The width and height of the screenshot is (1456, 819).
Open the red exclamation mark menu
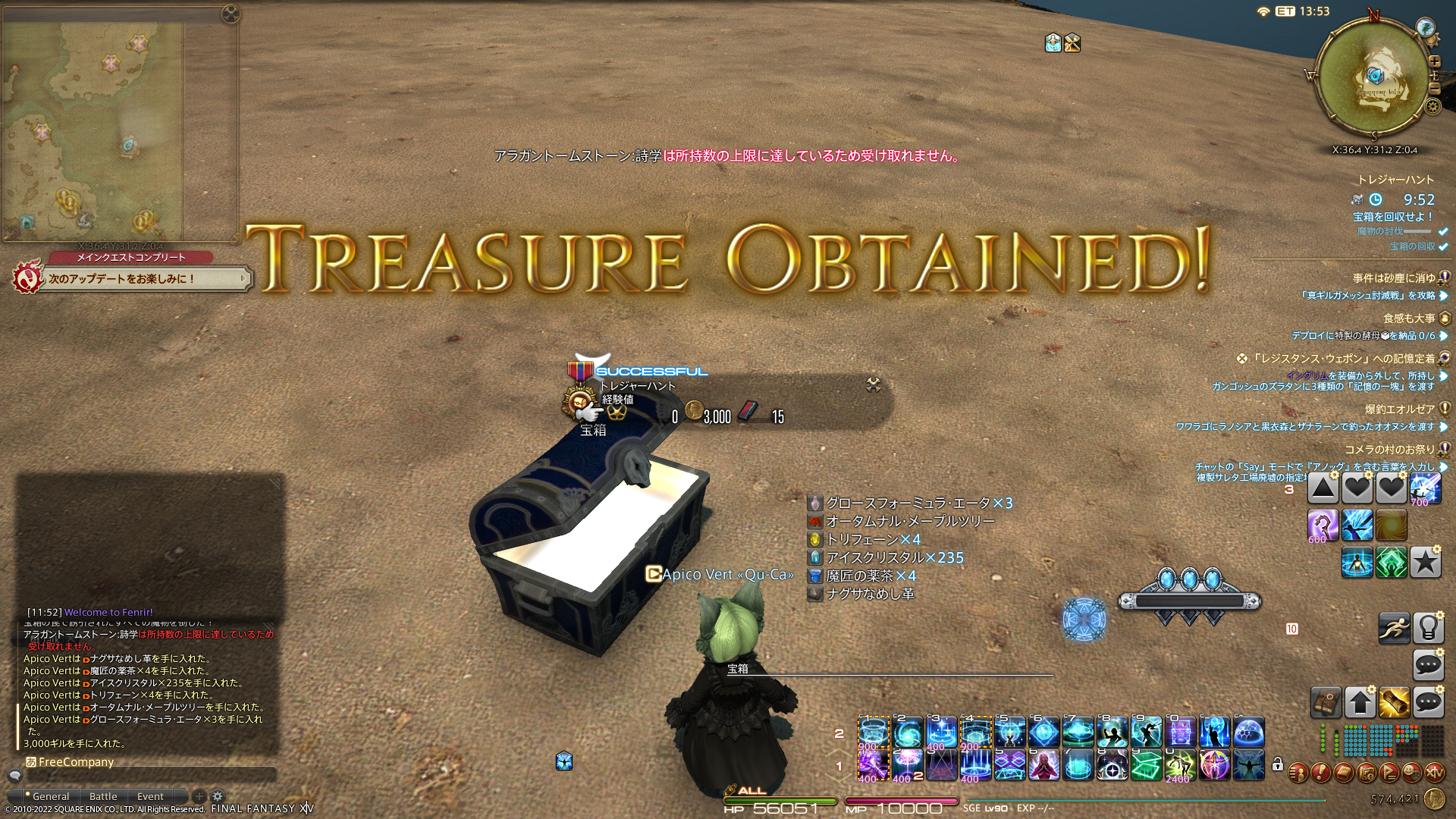click(x=1320, y=773)
